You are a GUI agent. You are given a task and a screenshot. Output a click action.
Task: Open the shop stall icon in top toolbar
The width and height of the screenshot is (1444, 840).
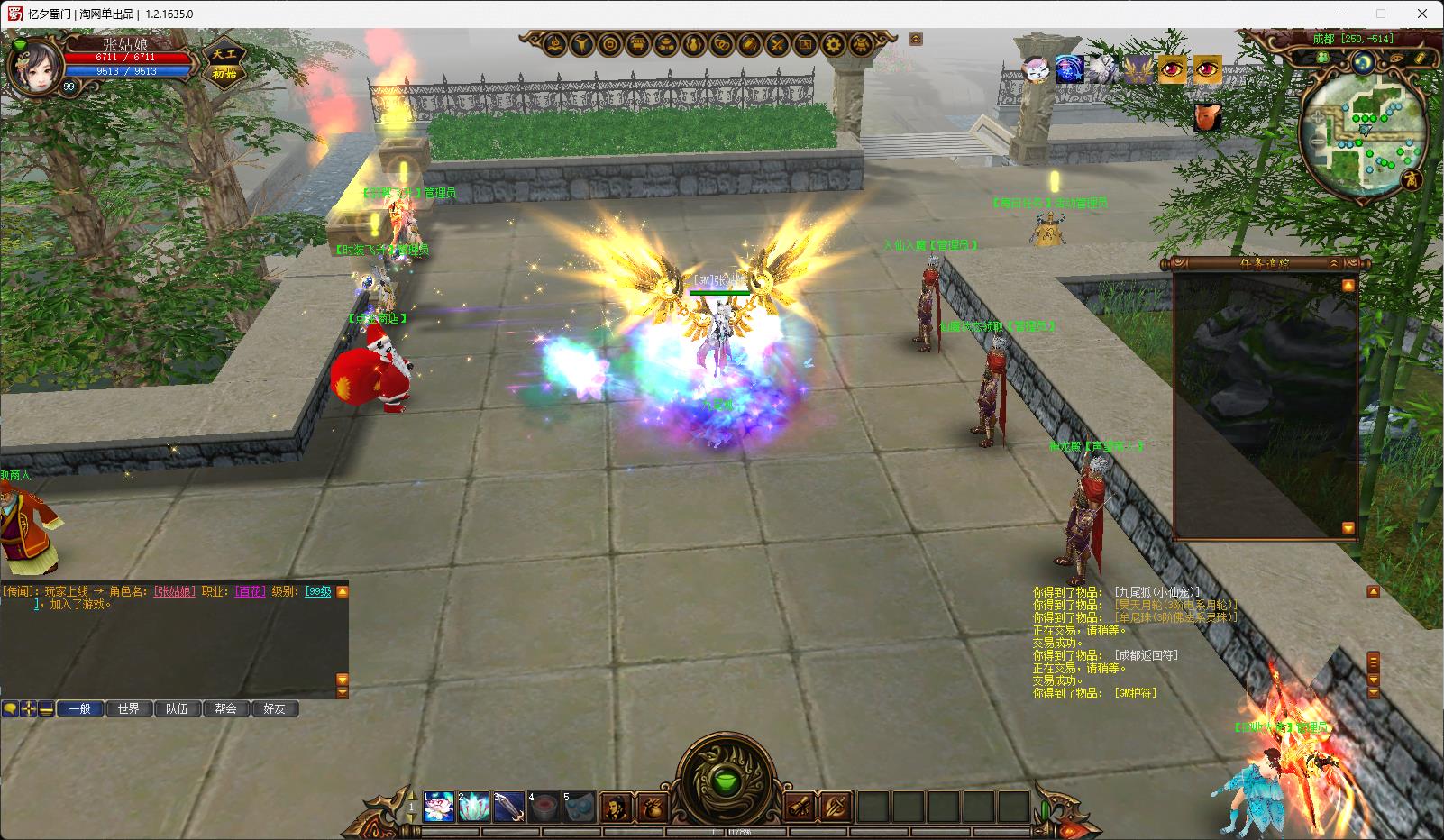point(638,43)
